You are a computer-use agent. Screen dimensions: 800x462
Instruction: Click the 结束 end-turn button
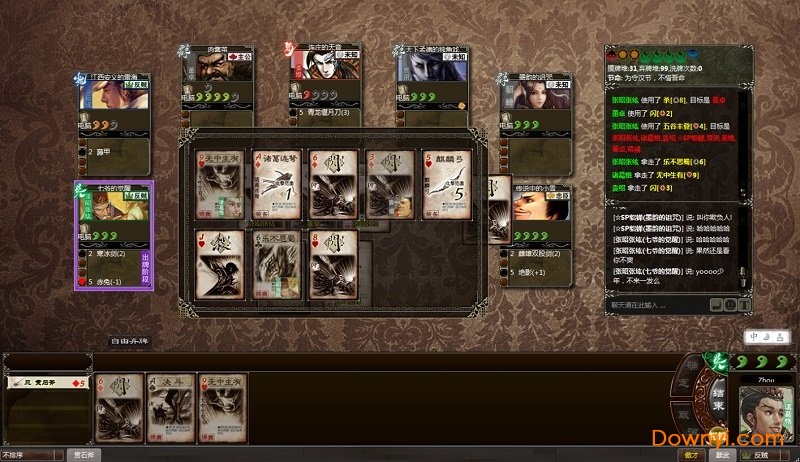[x=717, y=399]
